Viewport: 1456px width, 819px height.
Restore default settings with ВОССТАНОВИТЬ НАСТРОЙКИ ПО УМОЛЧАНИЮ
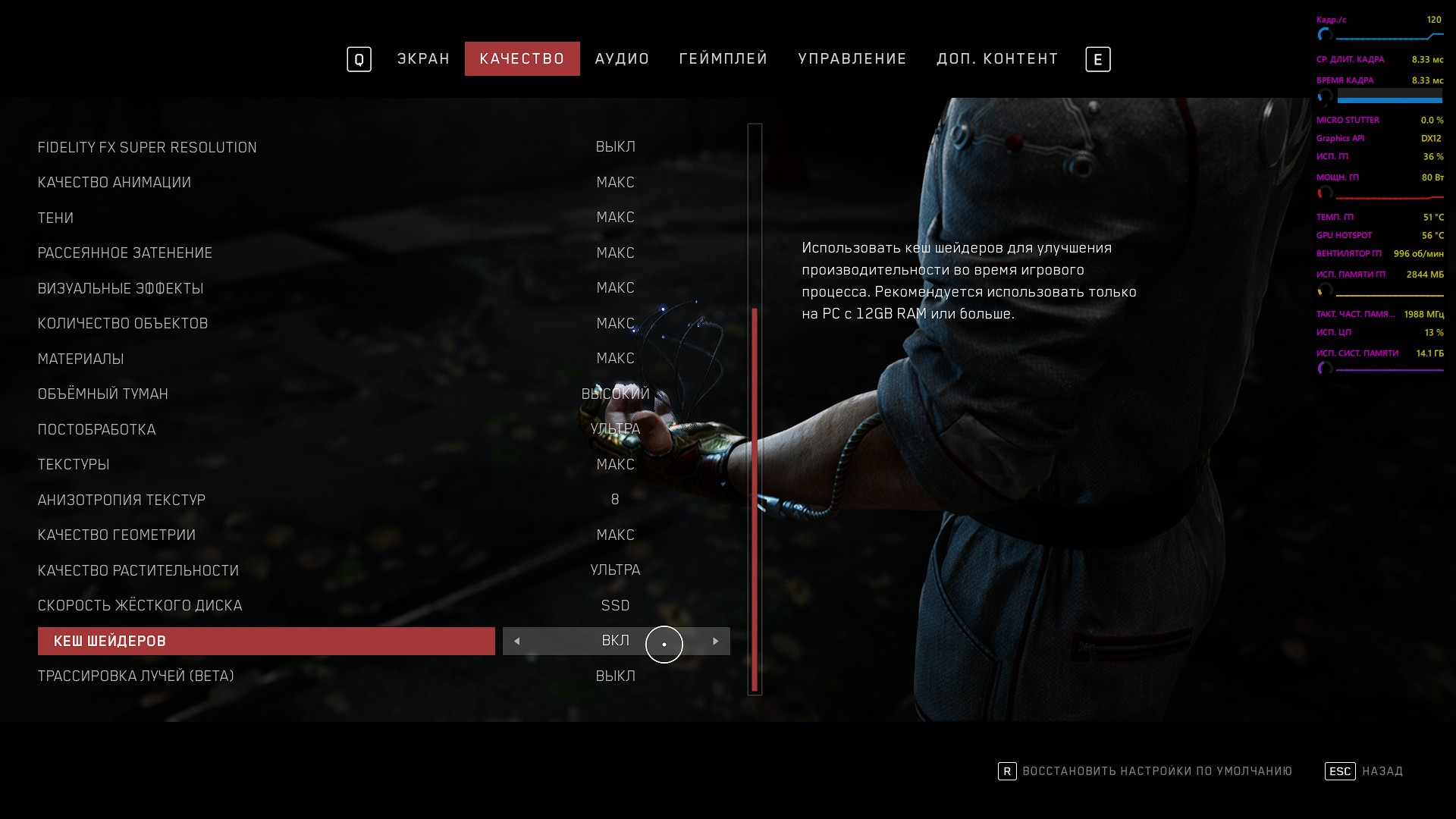pyautogui.click(x=1156, y=771)
